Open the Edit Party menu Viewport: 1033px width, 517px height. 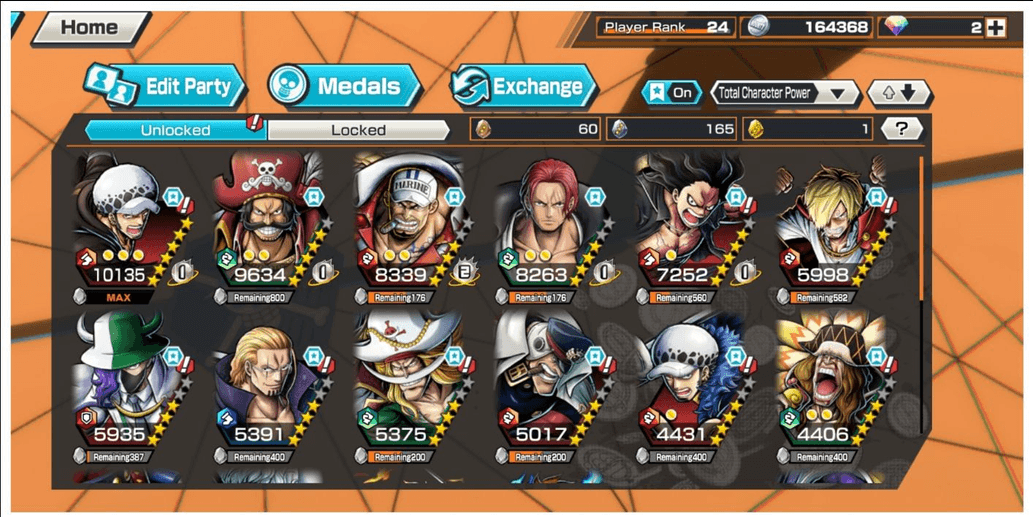[165, 86]
